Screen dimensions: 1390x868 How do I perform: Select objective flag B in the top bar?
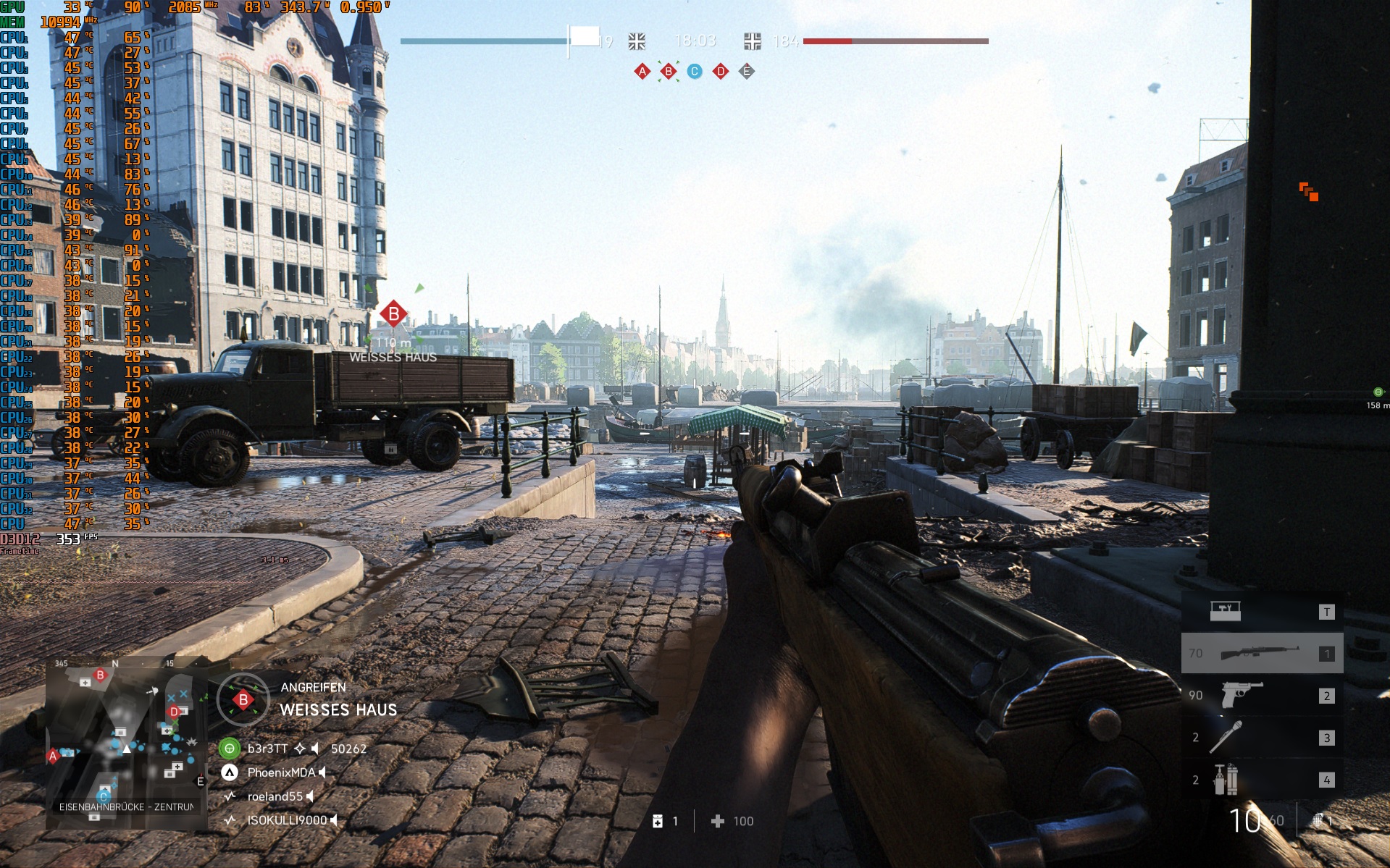click(669, 72)
